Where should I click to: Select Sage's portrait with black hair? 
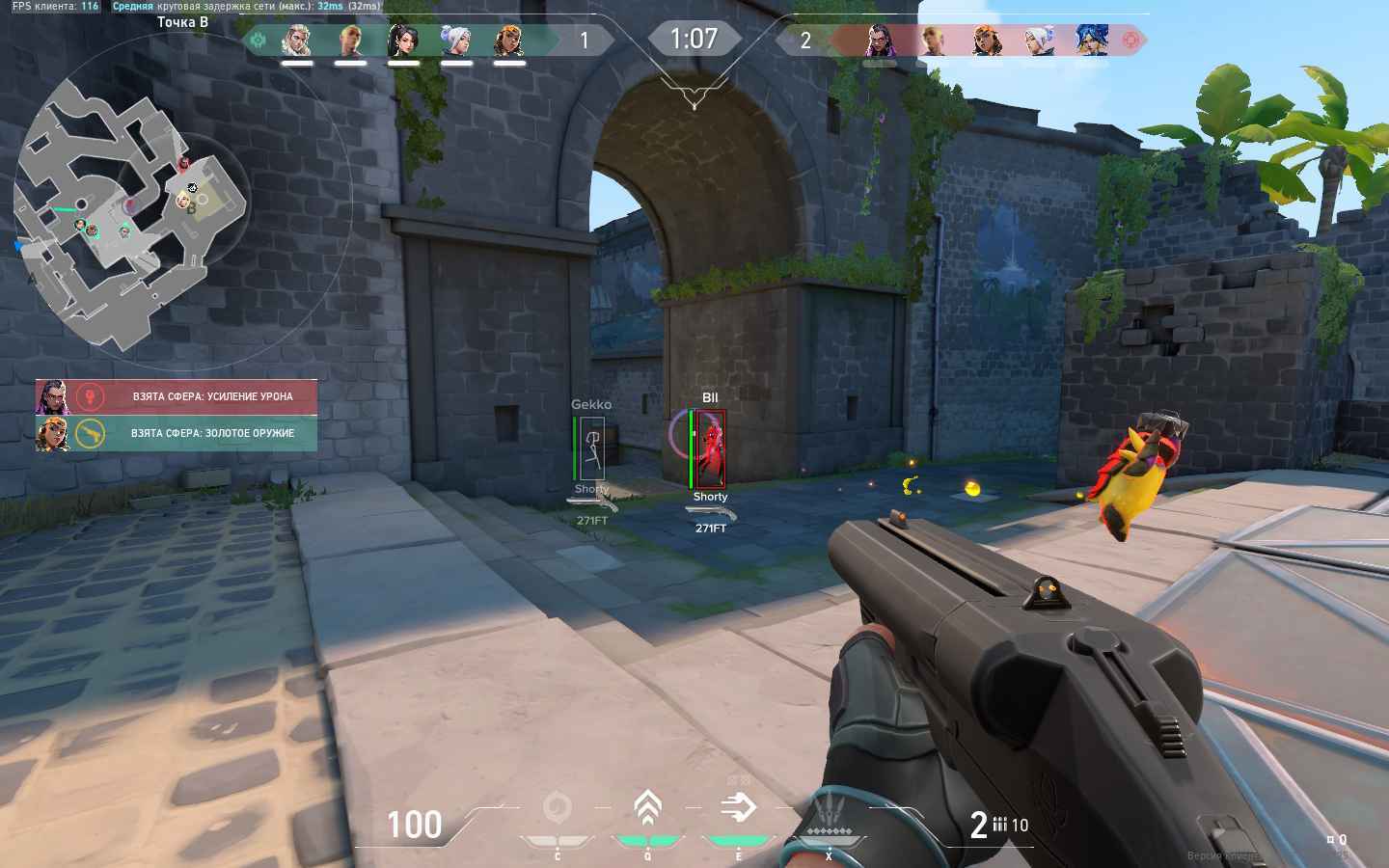403,41
